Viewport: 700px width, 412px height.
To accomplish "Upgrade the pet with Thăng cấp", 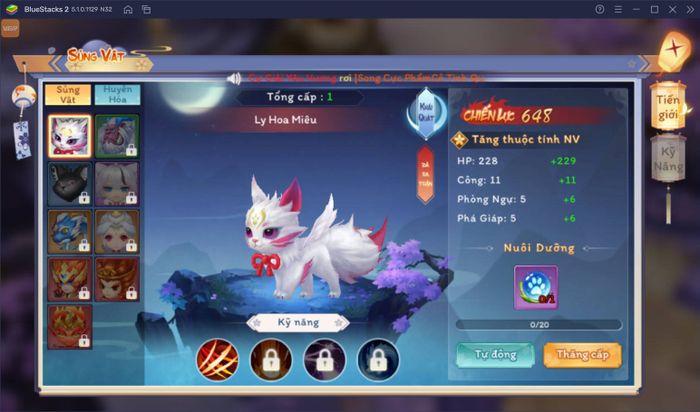I will (x=582, y=355).
